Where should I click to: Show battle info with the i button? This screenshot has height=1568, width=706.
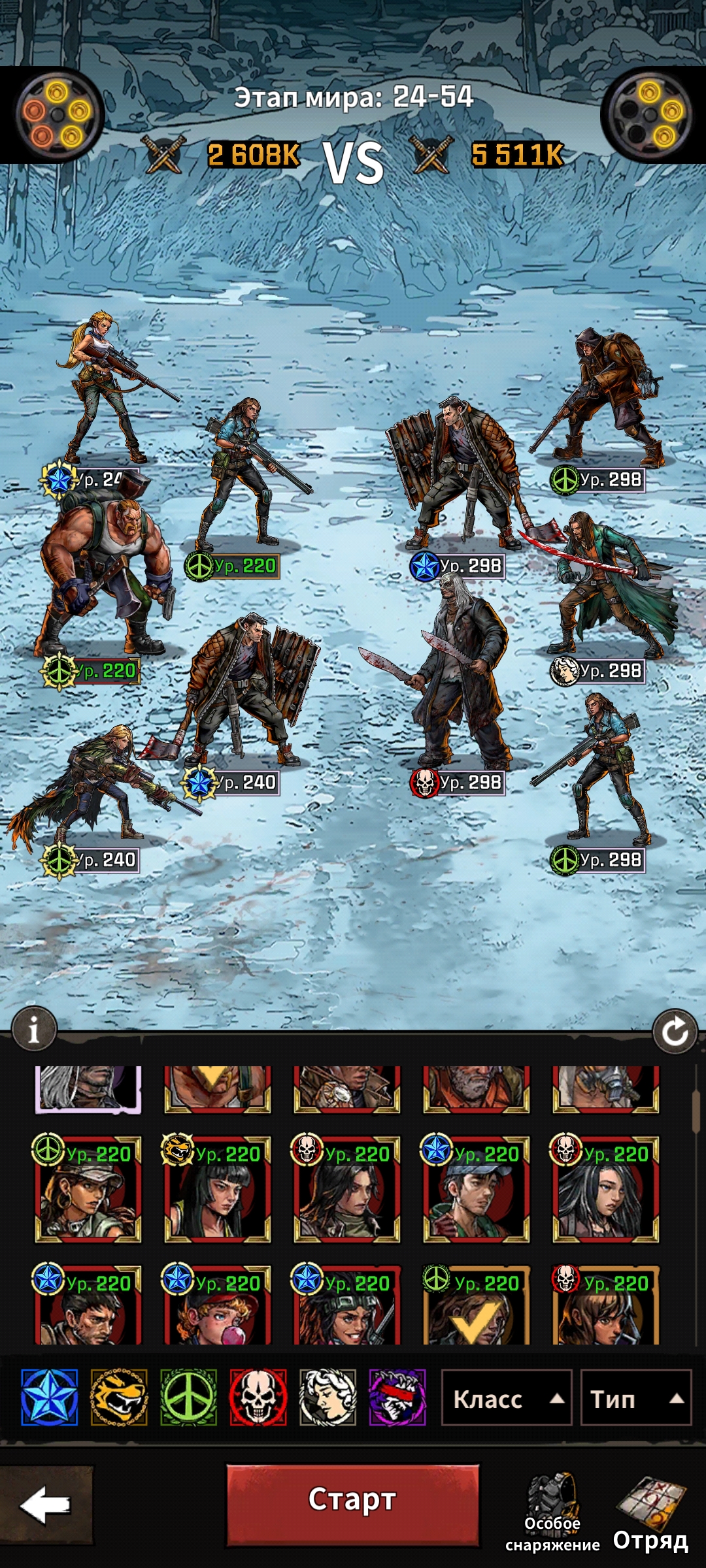click(x=34, y=1031)
